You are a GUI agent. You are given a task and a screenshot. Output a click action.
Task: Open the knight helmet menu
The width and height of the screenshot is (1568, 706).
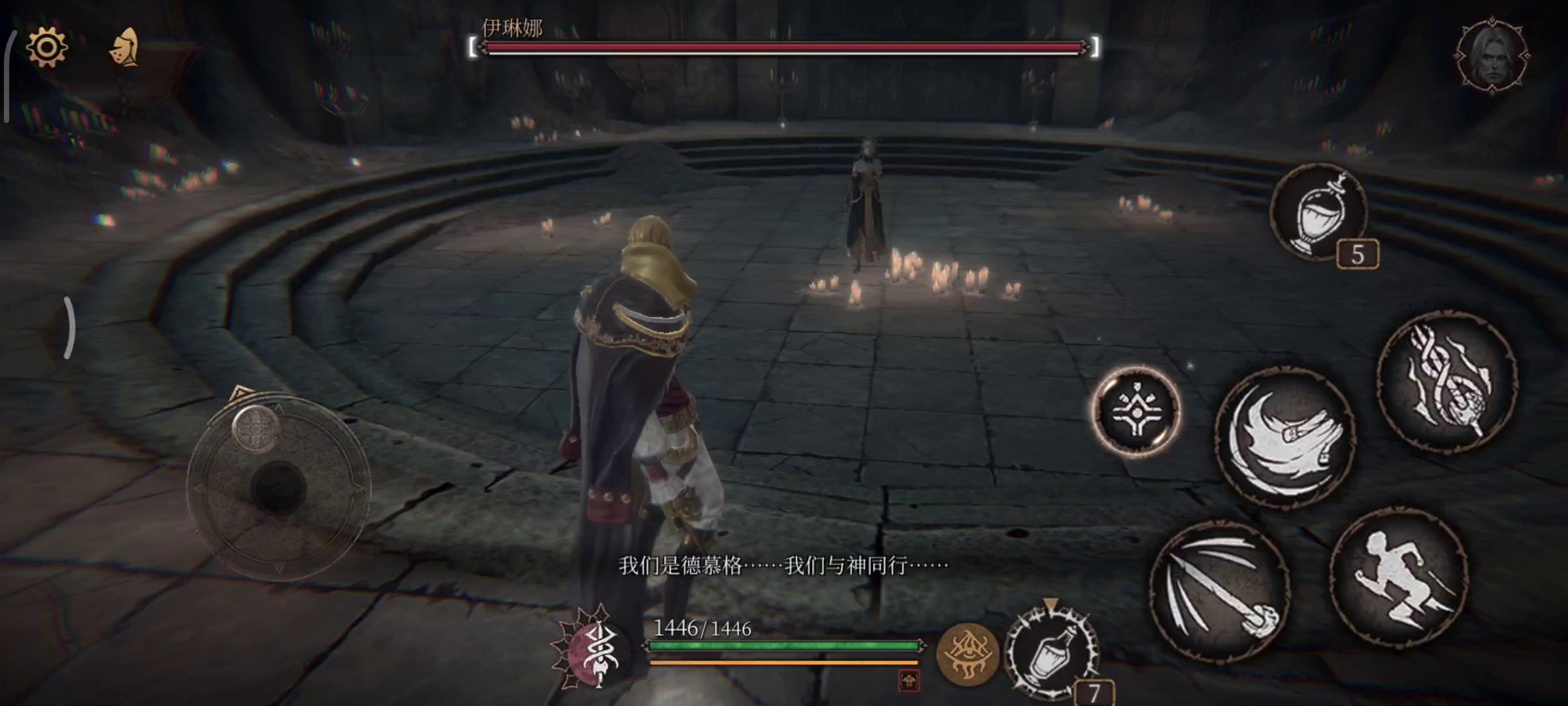click(x=124, y=47)
